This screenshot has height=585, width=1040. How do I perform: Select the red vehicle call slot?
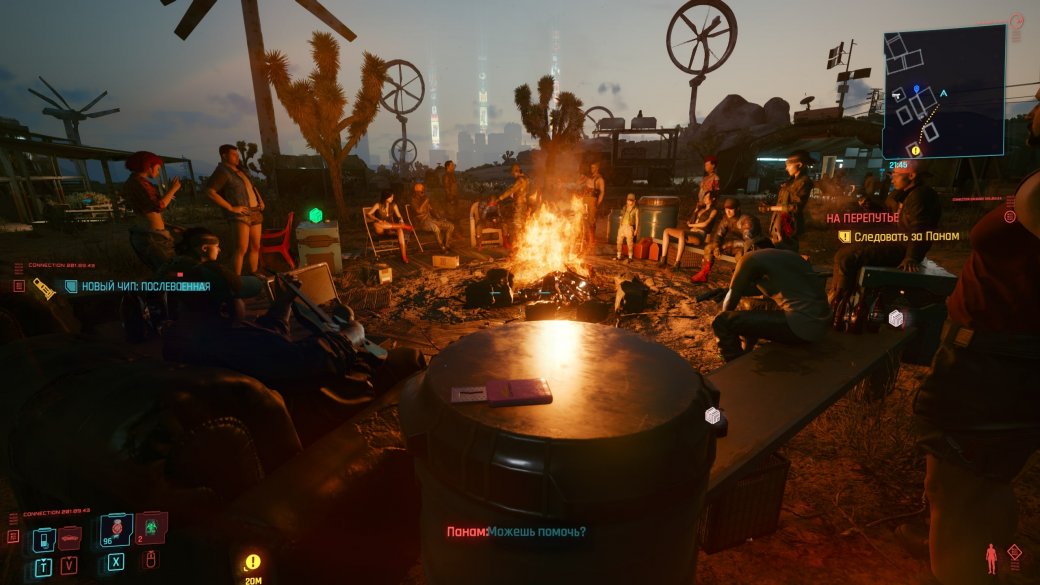coord(70,540)
